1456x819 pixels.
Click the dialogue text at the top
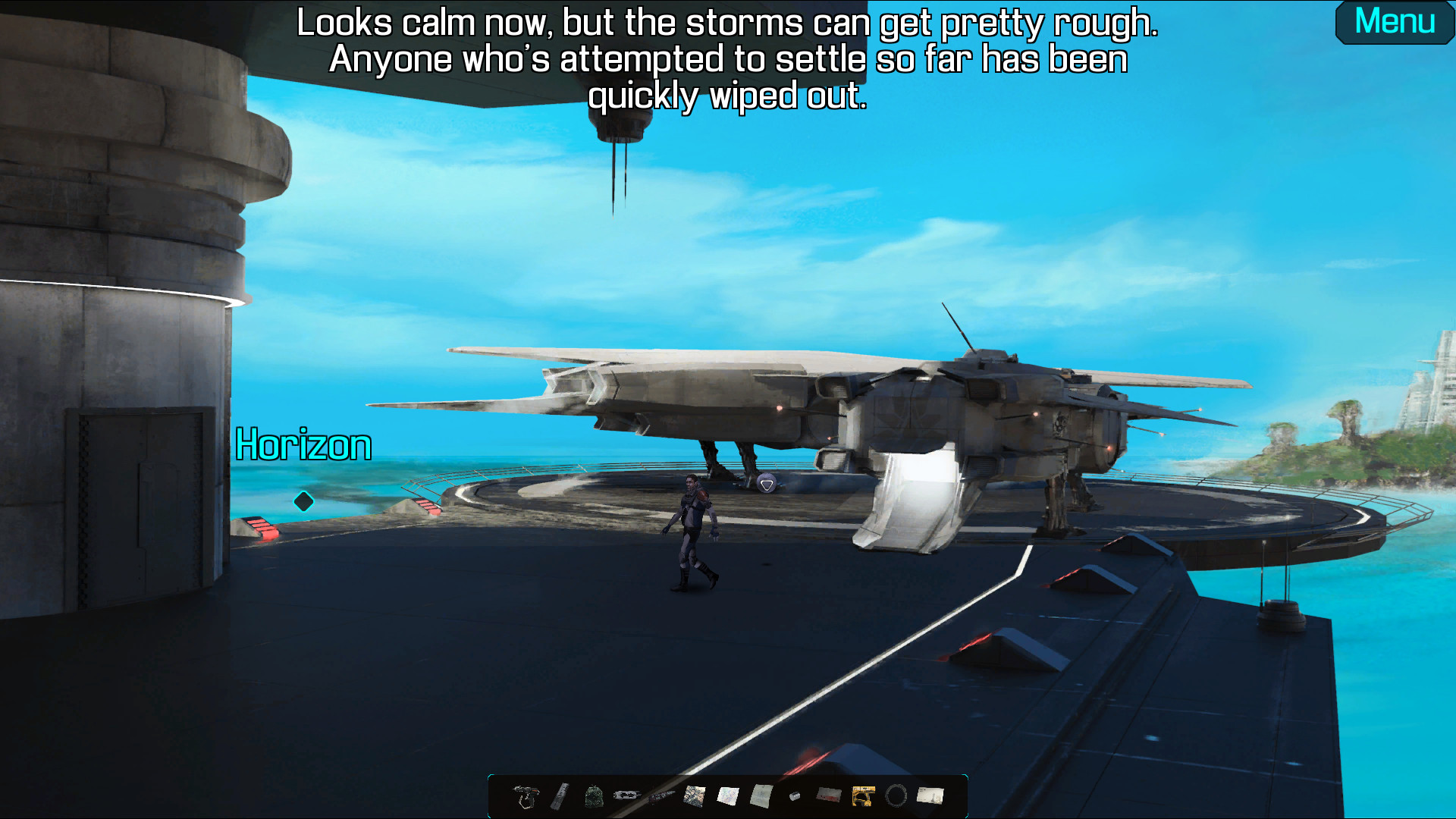click(727, 58)
